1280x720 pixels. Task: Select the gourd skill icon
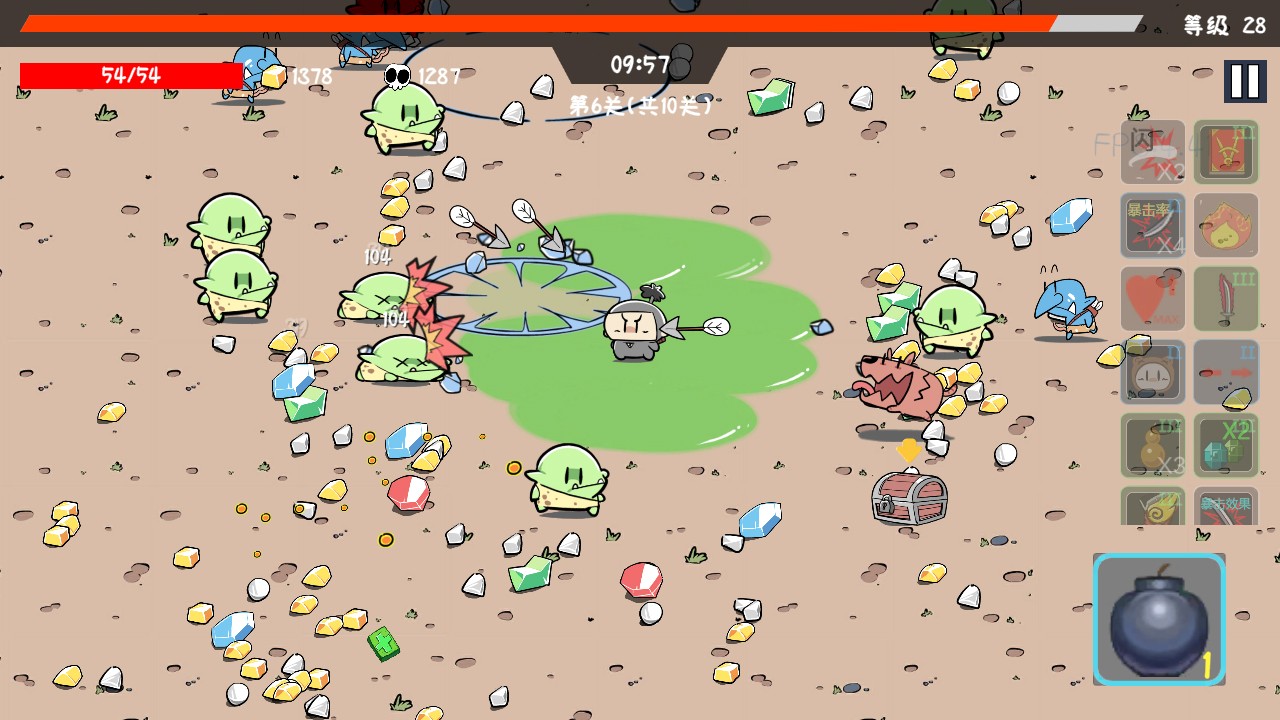(x=1153, y=444)
